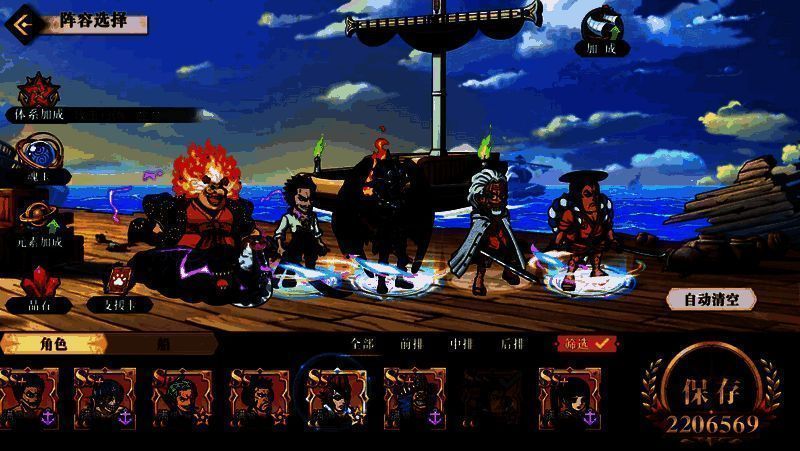Viewport: 800px width, 451px height.
Task: Show 全部 all characters filter
Action: 362,343
